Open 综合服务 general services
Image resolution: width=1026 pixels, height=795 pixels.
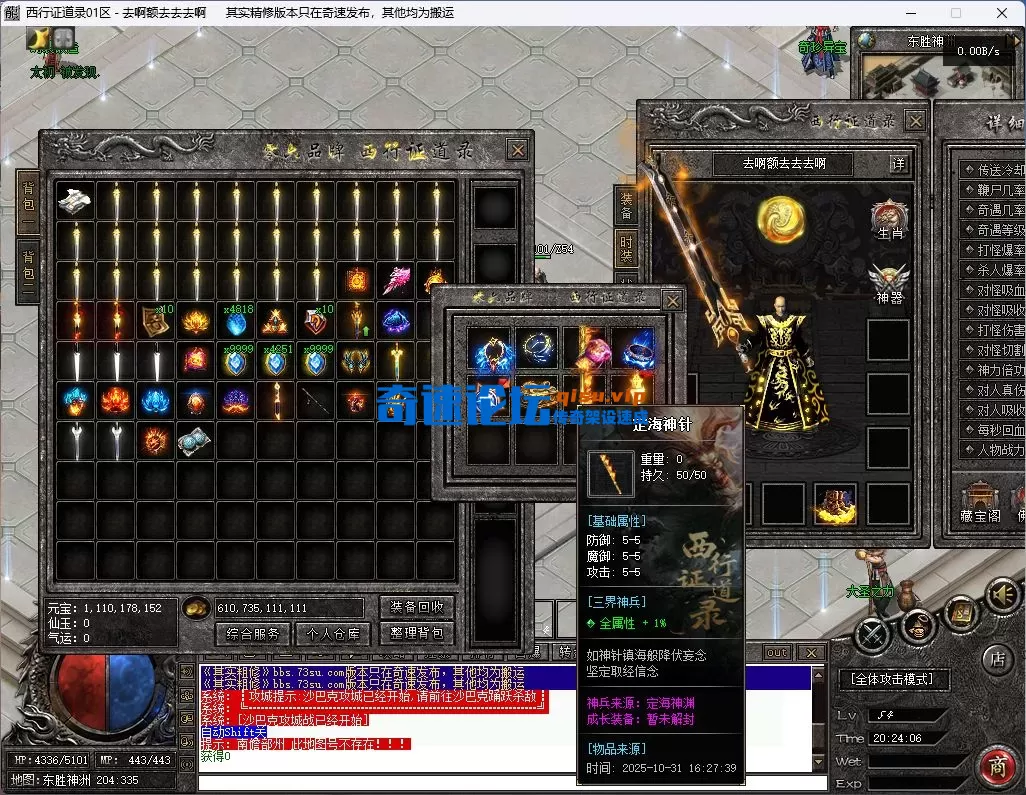(x=252, y=633)
